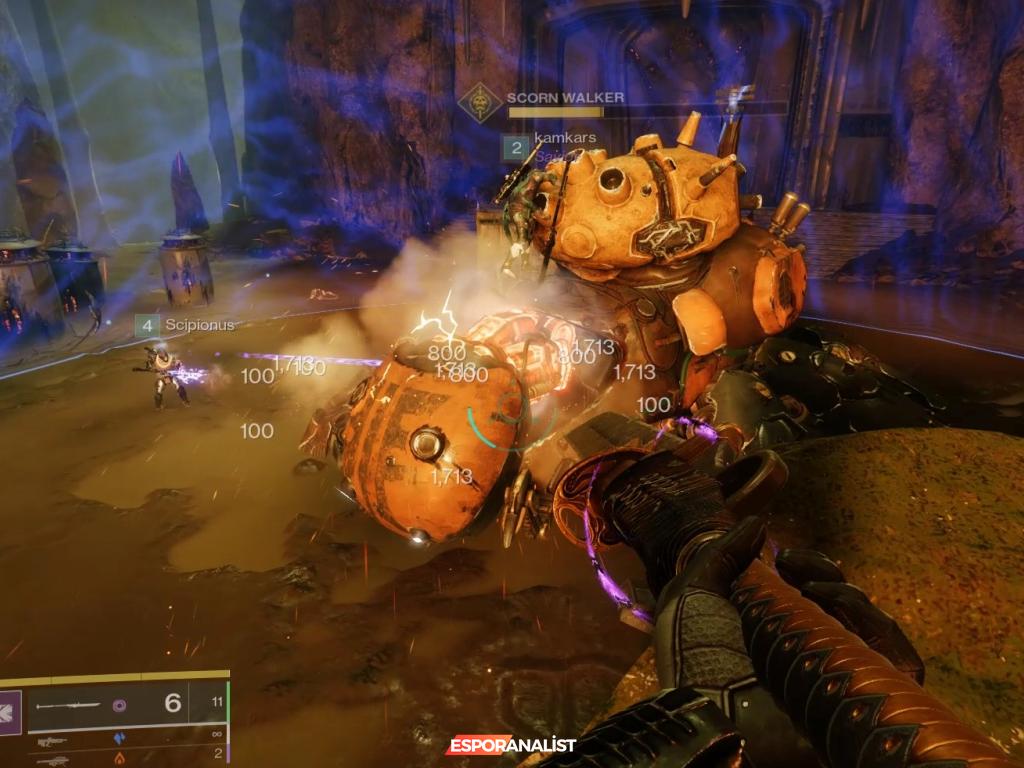Open the ESPORANALIST watermark logo
The image size is (1024, 768).
pyautogui.click(x=510, y=746)
